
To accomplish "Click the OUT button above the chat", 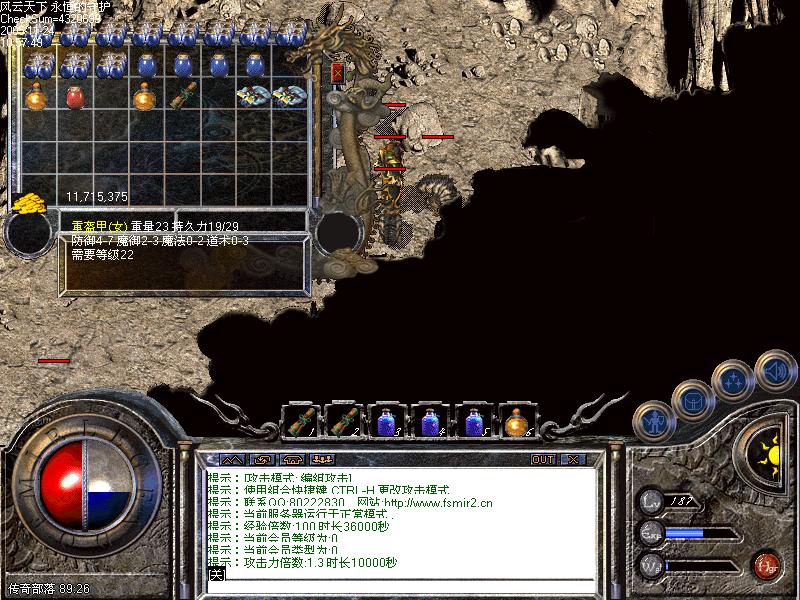I will click(x=542, y=460).
